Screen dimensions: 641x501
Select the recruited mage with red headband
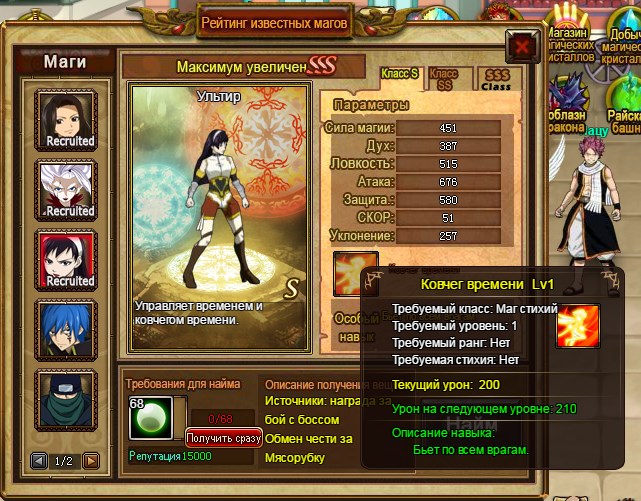(69, 260)
